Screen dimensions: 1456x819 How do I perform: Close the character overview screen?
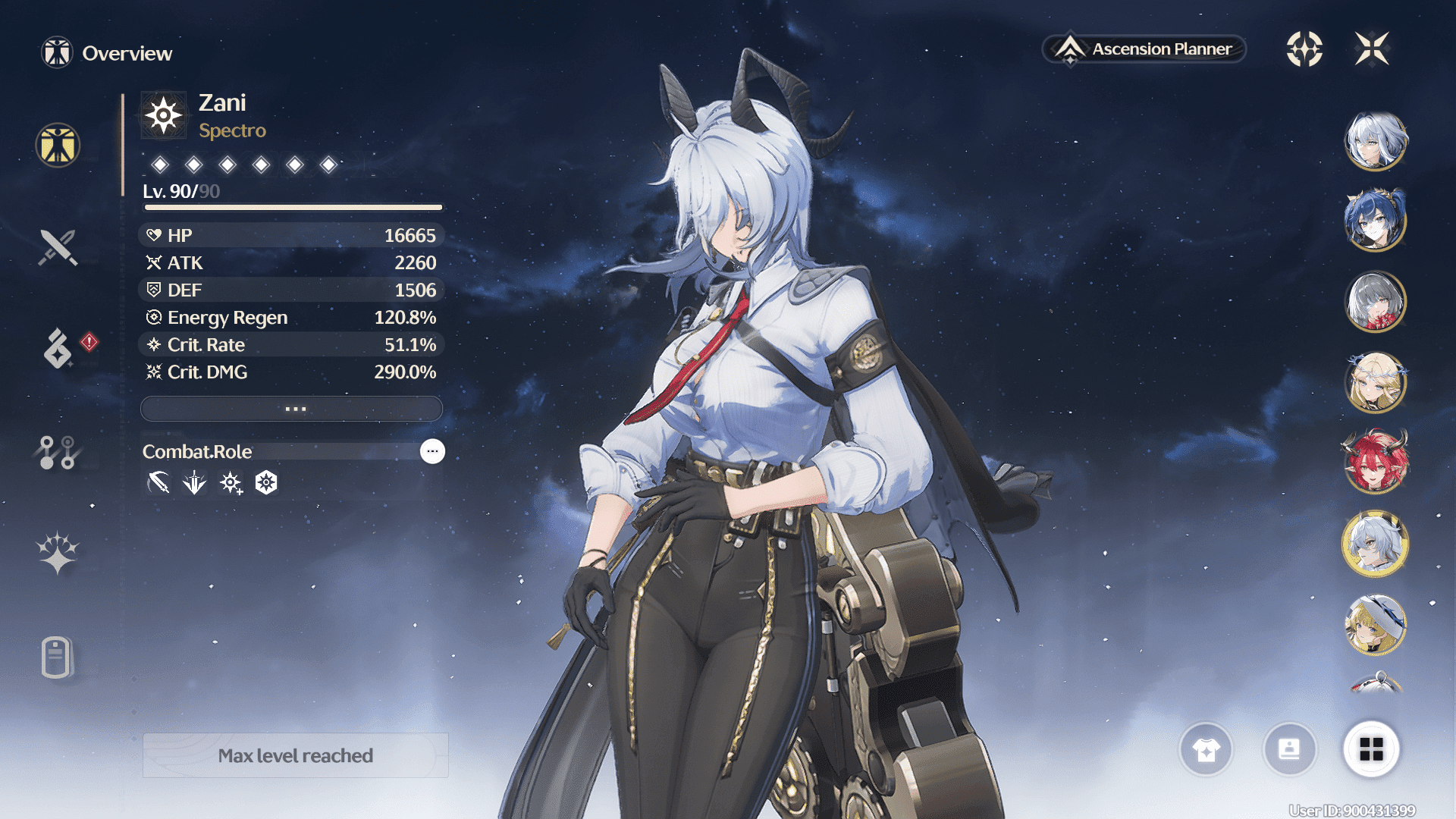tap(1372, 49)
